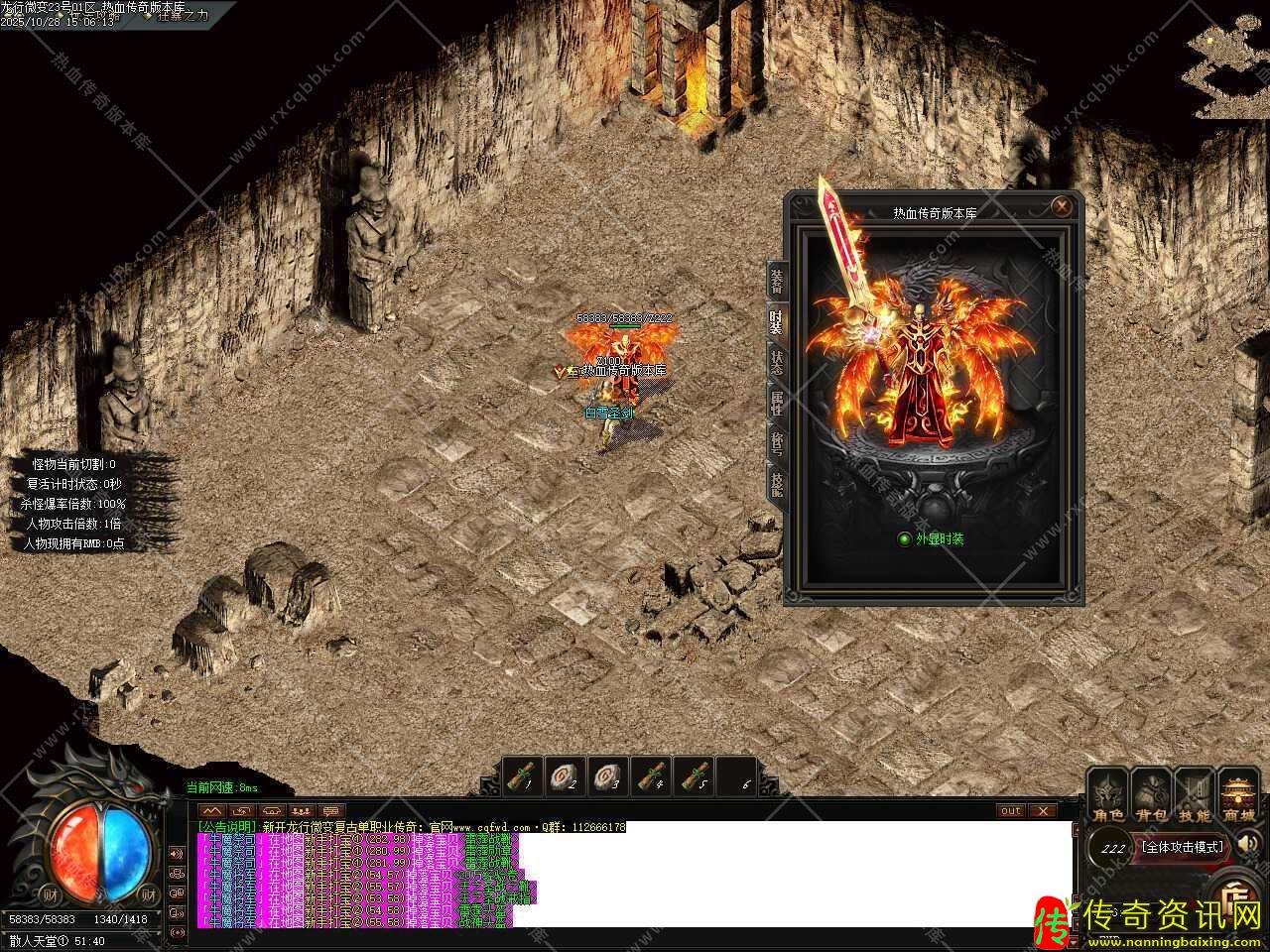
Task: Use the scroll in hotbar slot 5
Action: 695,776
